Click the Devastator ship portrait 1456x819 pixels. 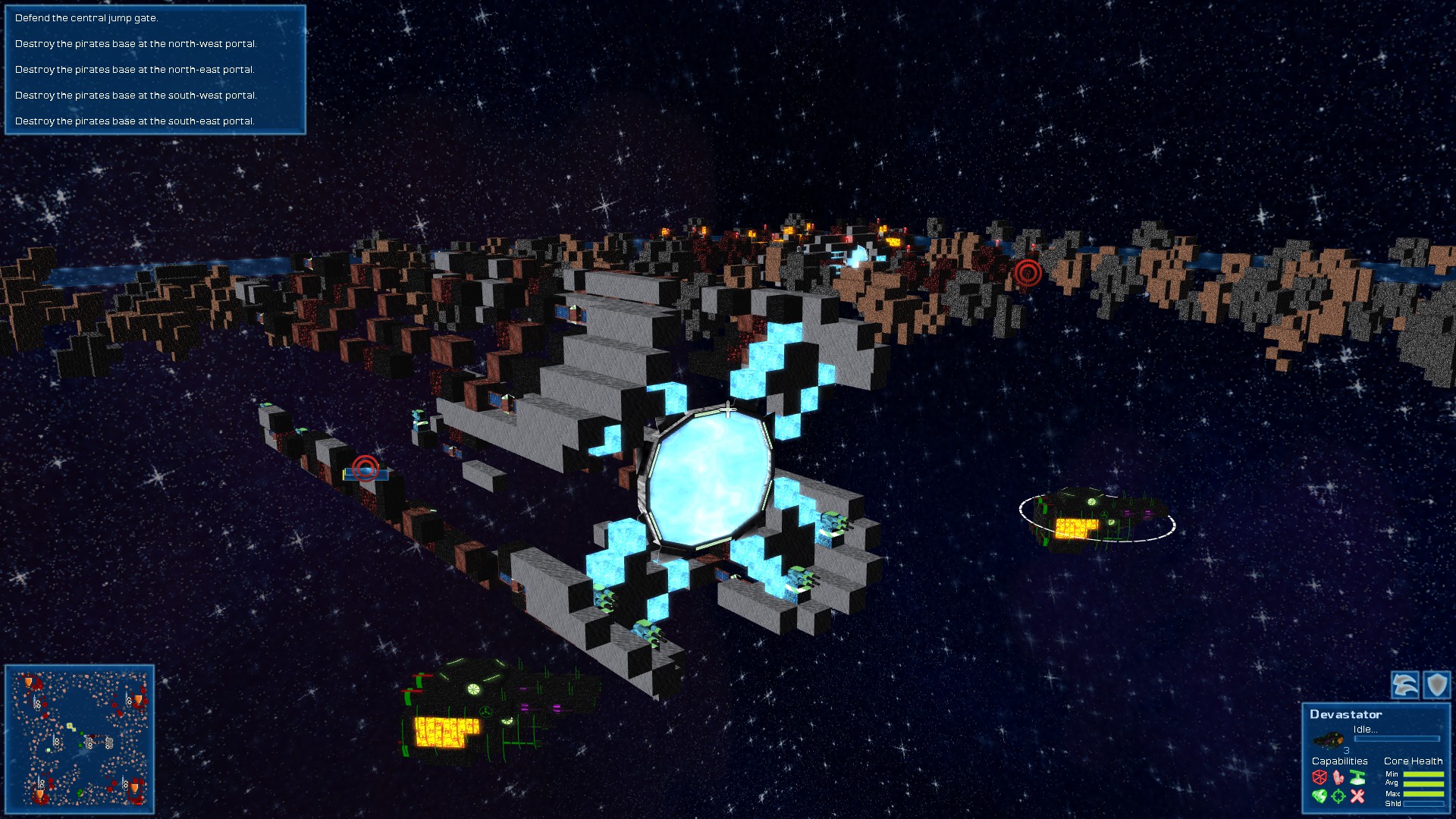tap(1328, 740)
